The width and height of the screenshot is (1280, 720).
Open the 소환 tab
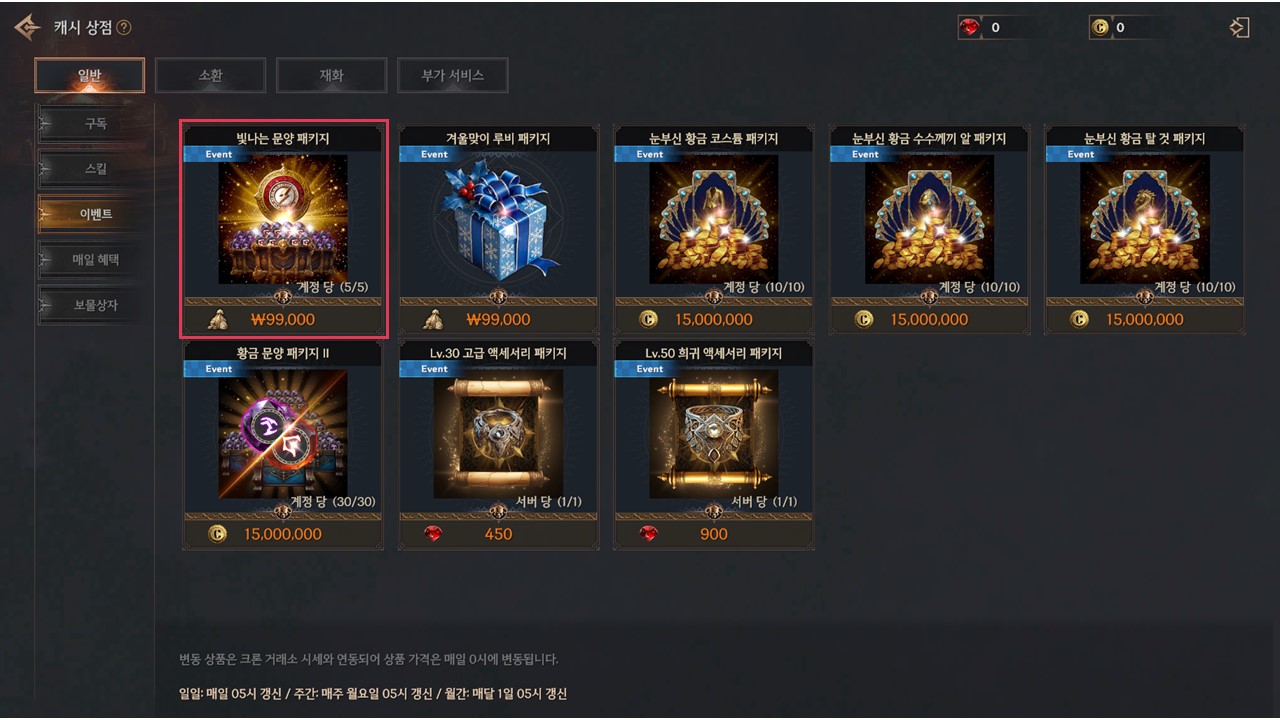coord(210,75)
